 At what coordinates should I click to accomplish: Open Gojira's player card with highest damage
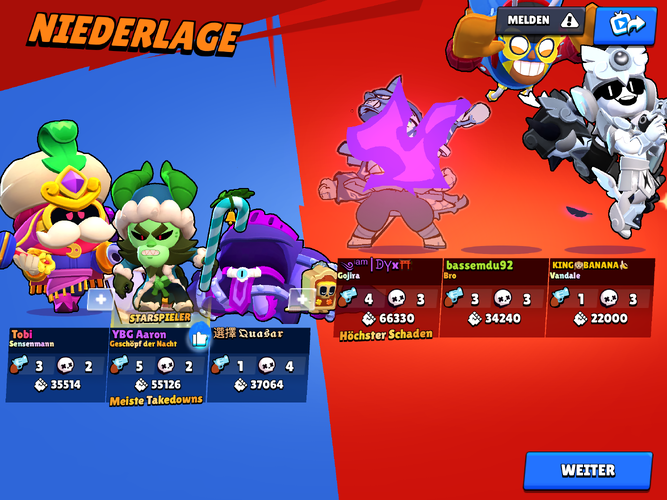pyautogui.click(x=388, y=298)
